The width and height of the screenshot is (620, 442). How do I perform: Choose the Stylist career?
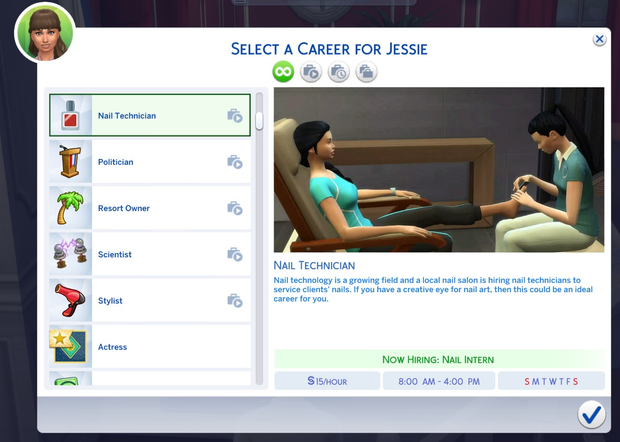(x=149, y=300)
